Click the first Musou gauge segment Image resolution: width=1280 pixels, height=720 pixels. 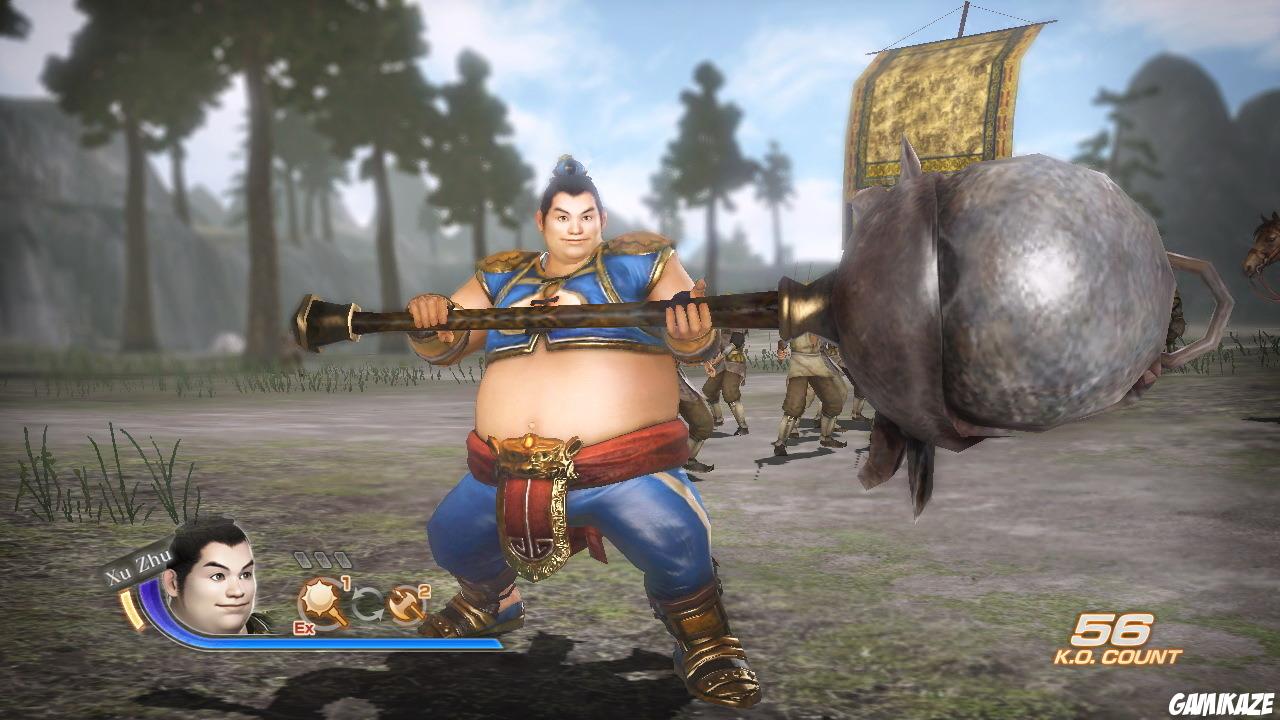point(303,561)
